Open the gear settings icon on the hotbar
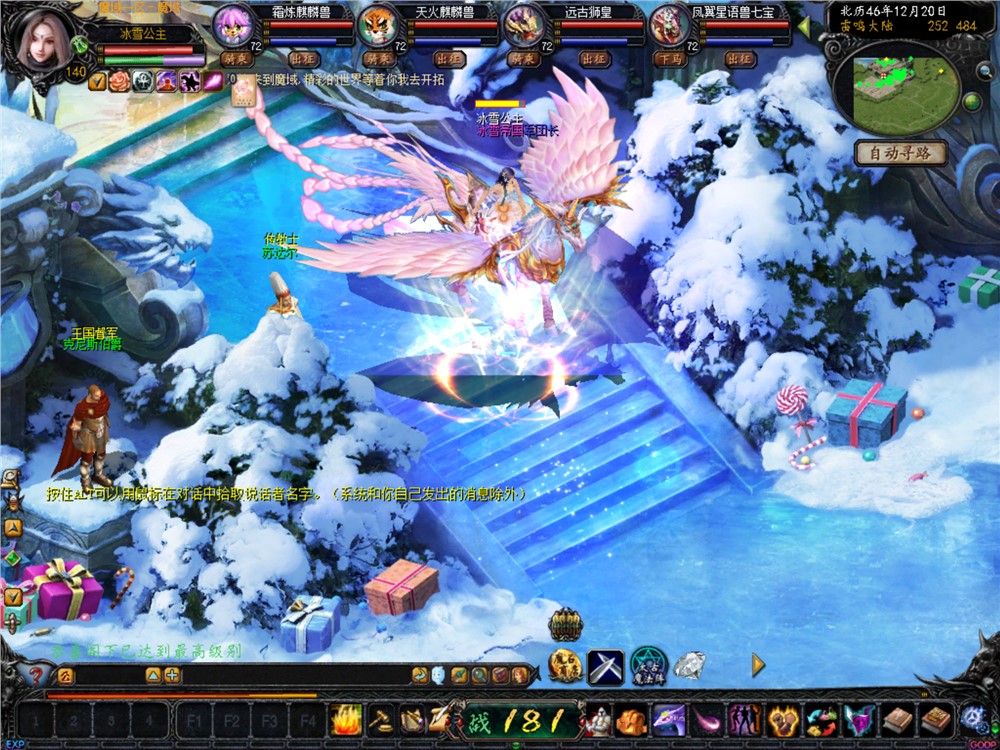 (972, 718)
